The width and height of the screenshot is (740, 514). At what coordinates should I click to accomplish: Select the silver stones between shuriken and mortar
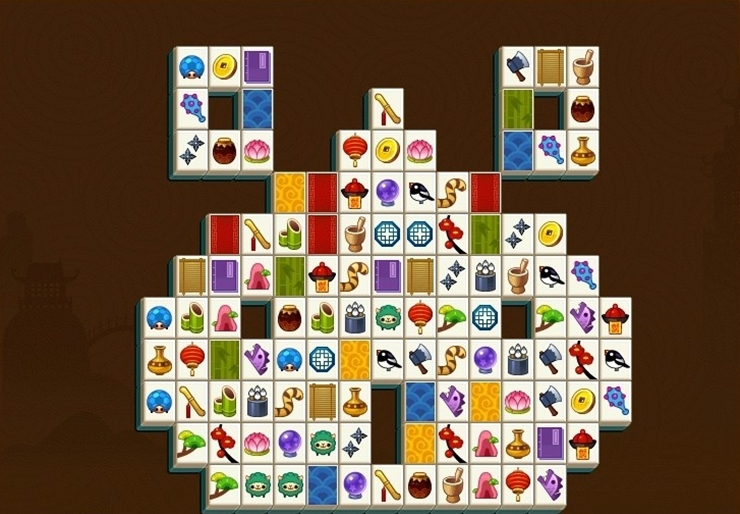point(485,275)
